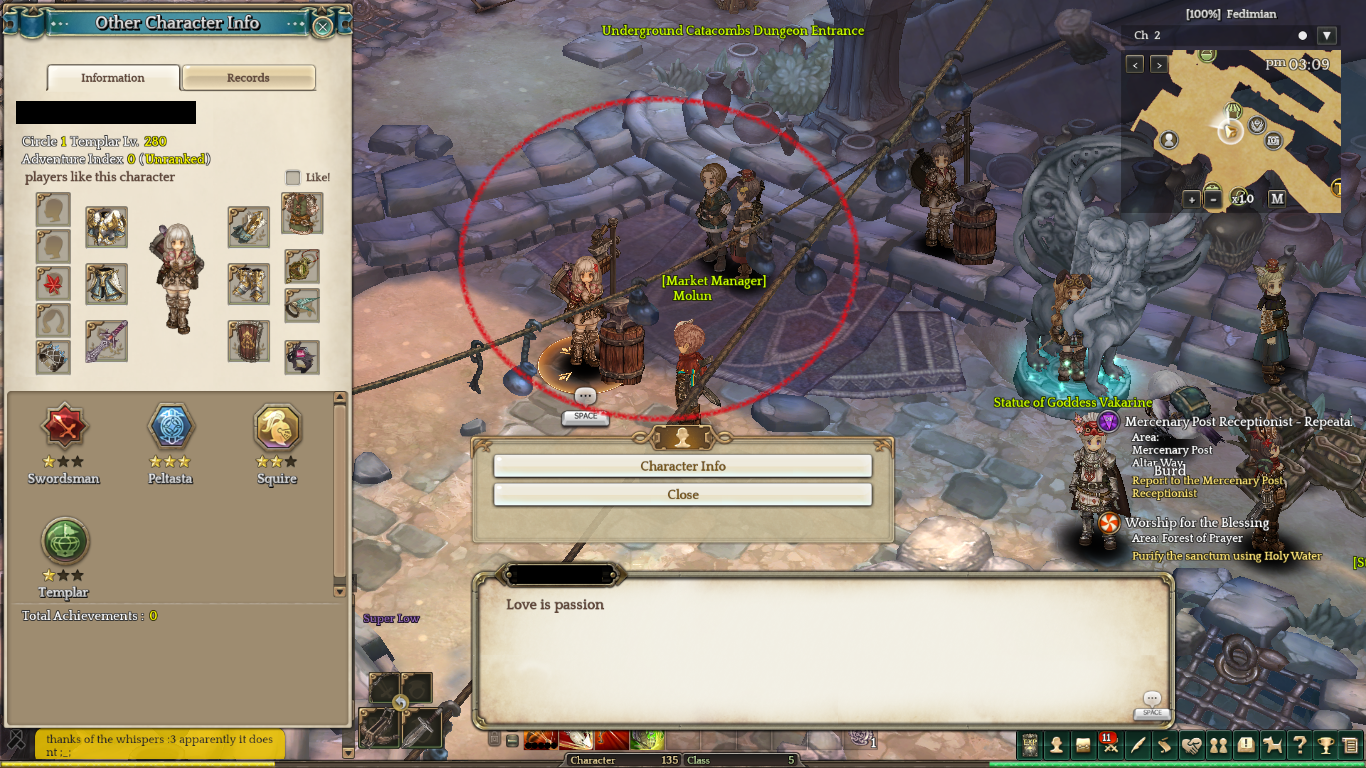Select the golden boots equipment slot
Image resolution: width=1366 pixels, height=768 pixels.
248,284
